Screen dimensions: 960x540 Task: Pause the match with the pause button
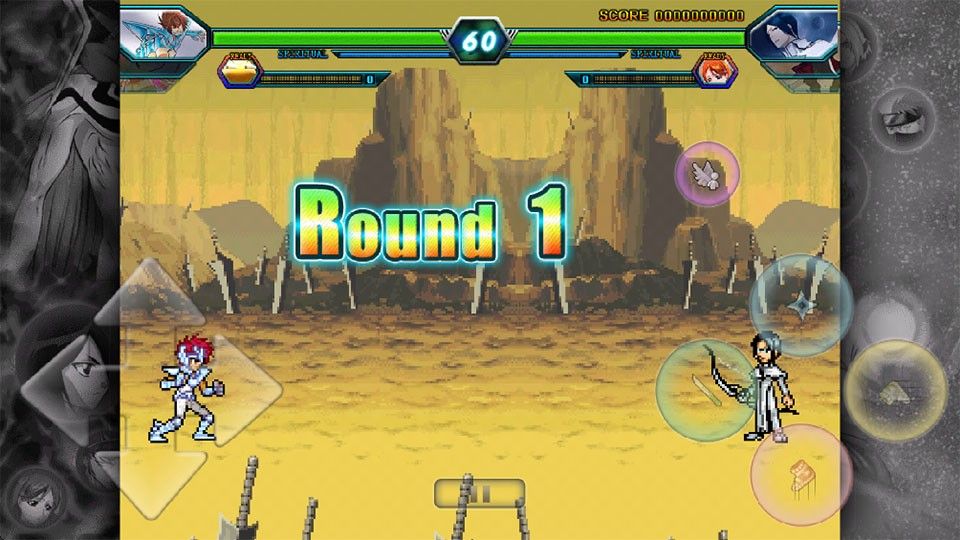pyautogui.click(x=480, y=492)
